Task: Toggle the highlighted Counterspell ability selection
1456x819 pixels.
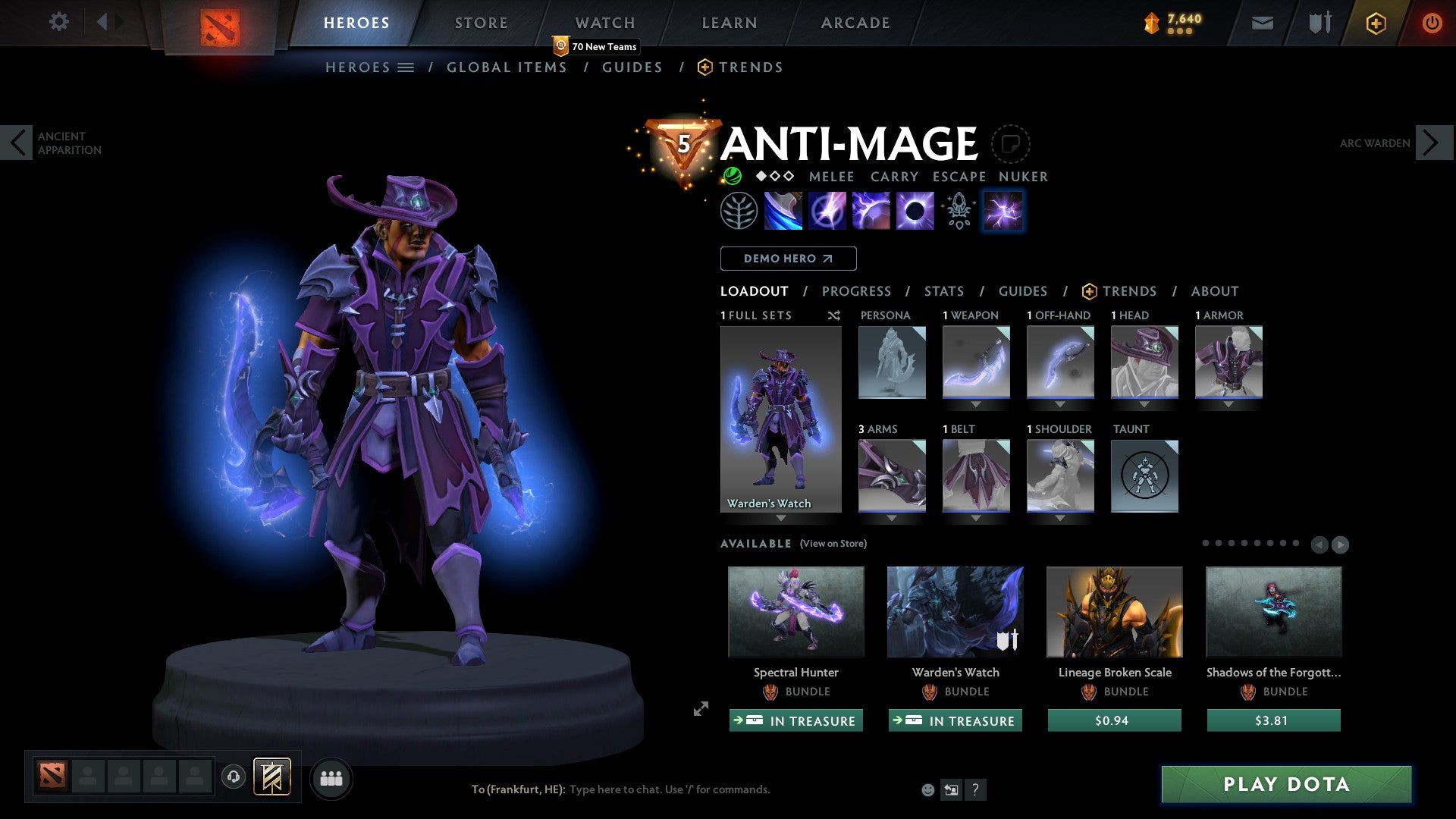Action: [x=1003, y=210]
